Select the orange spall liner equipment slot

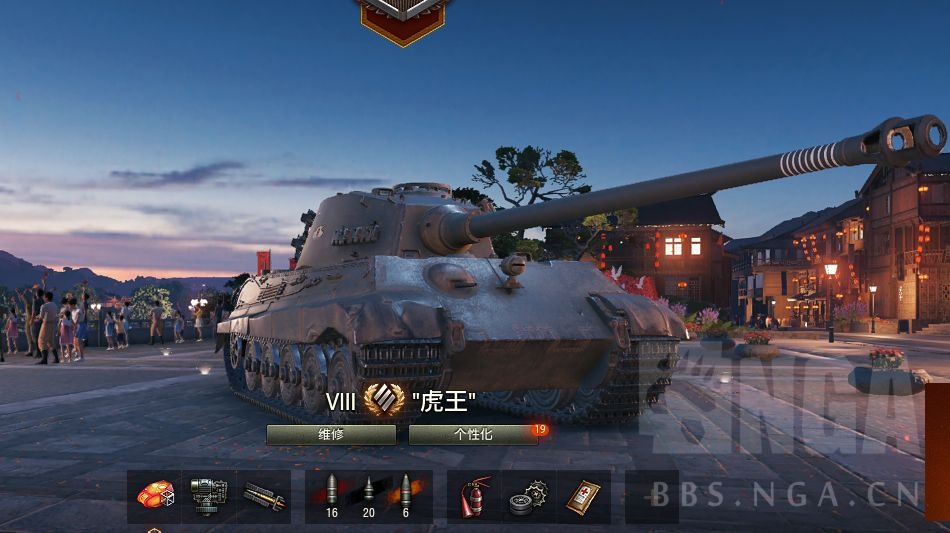point(155,496)
